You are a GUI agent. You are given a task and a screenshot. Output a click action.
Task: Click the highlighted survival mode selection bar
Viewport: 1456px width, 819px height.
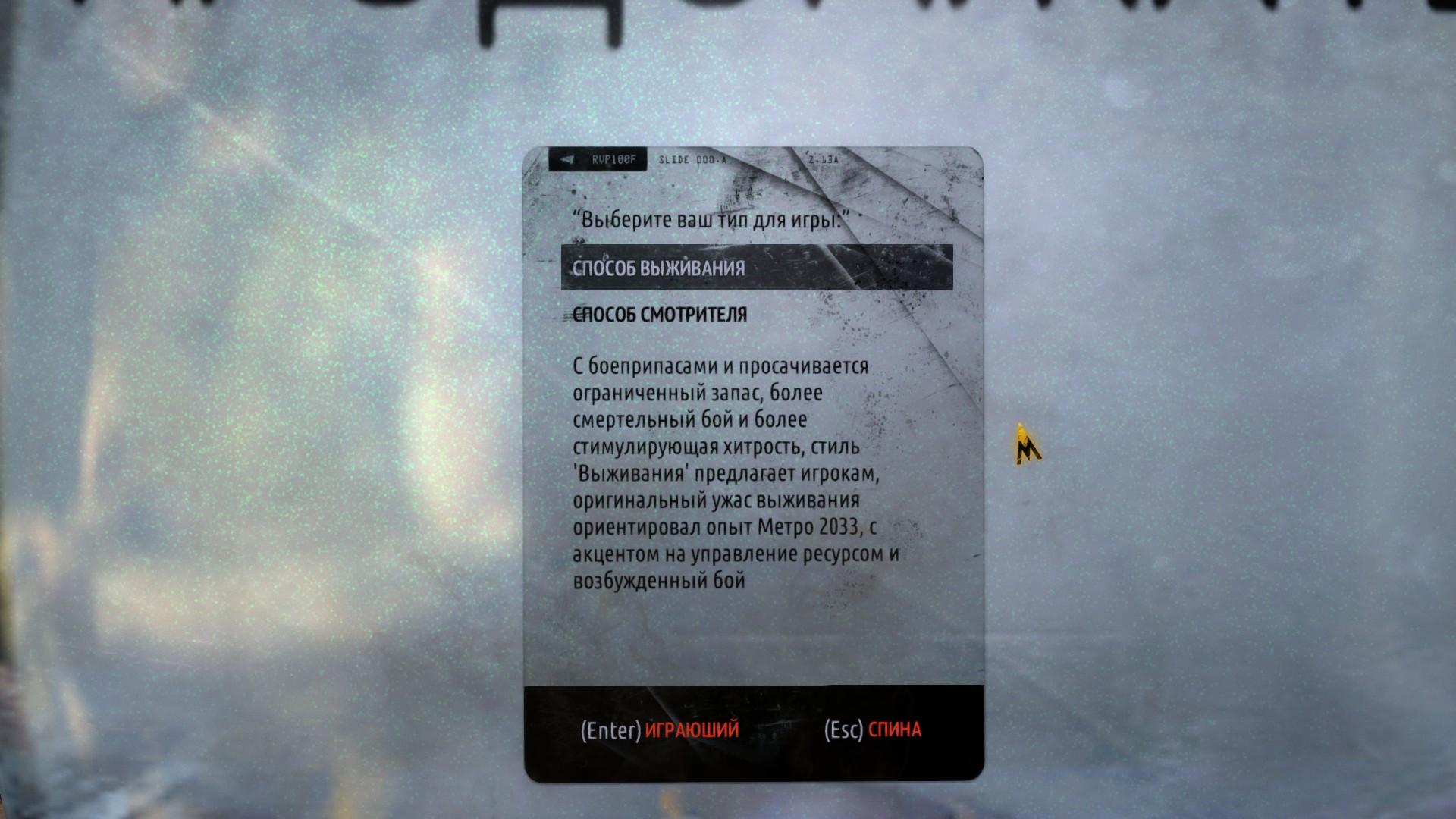[756, 267]
